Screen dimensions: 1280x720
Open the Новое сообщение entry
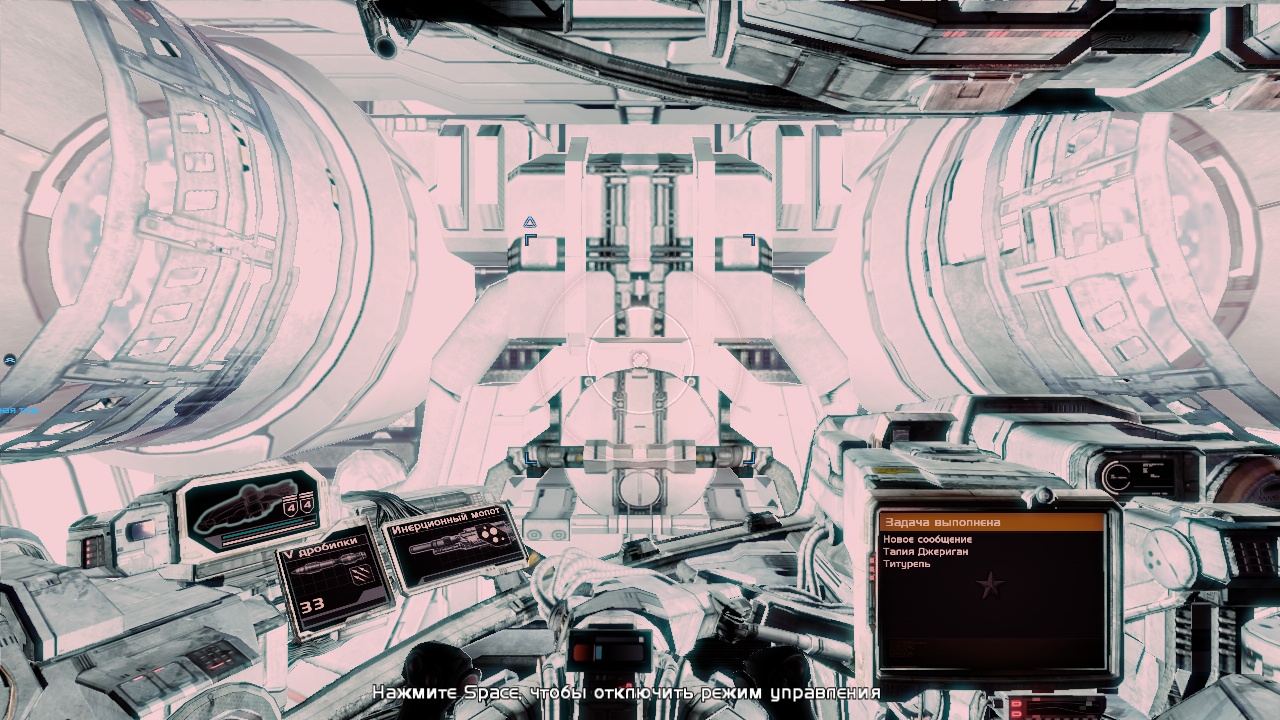927,540
